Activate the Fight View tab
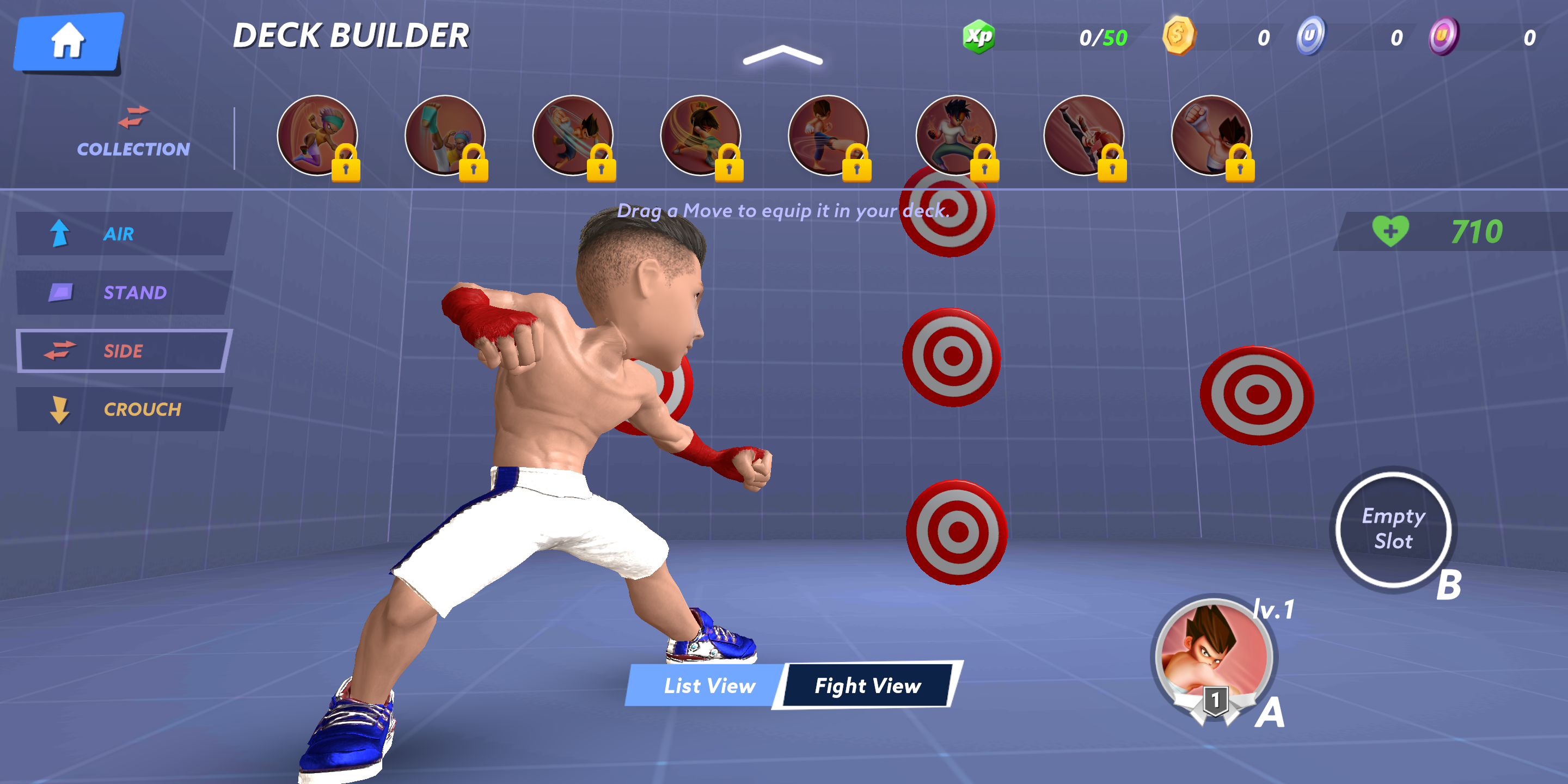The height and width of the screenshot is (784, 1568). [867, 686]
